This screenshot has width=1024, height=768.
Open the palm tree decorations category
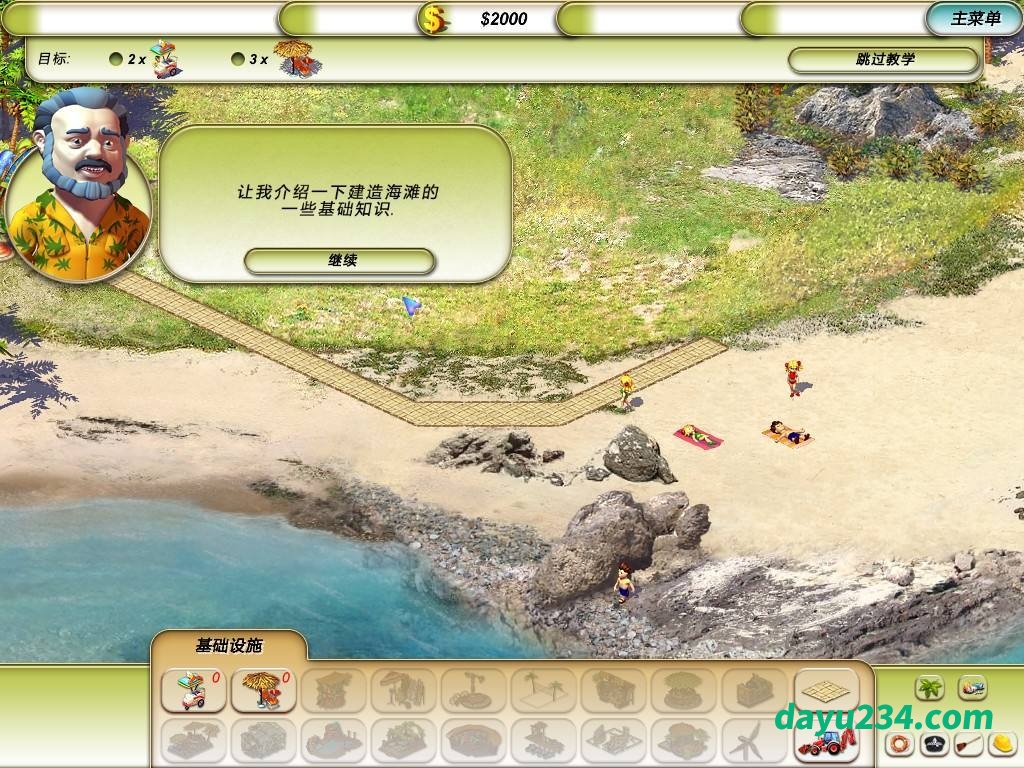930,688
